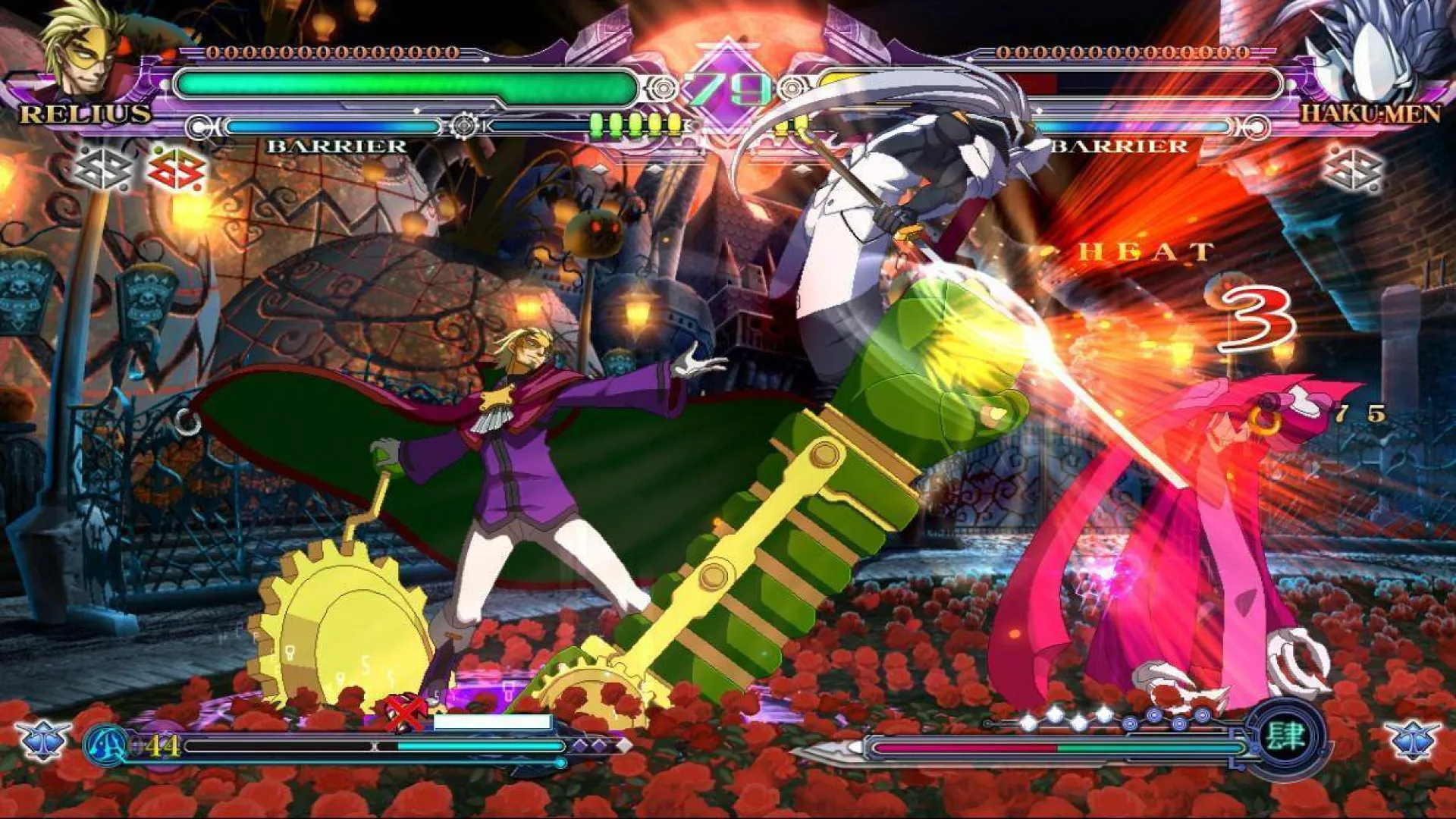Click the winged emblem in the bottom-right corner
The height and width of the screenshot is (819, 1456).
(1411, 739)
